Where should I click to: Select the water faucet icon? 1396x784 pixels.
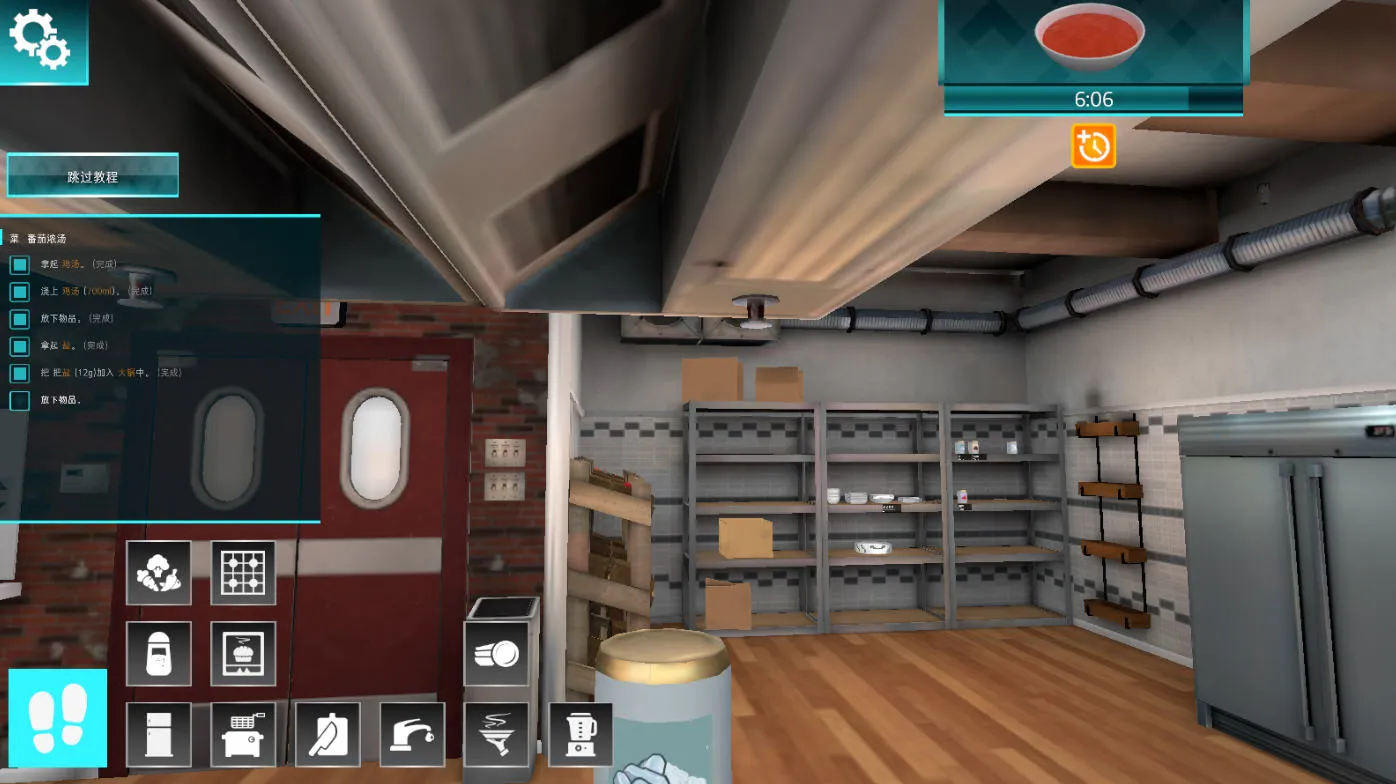(412, 734)
